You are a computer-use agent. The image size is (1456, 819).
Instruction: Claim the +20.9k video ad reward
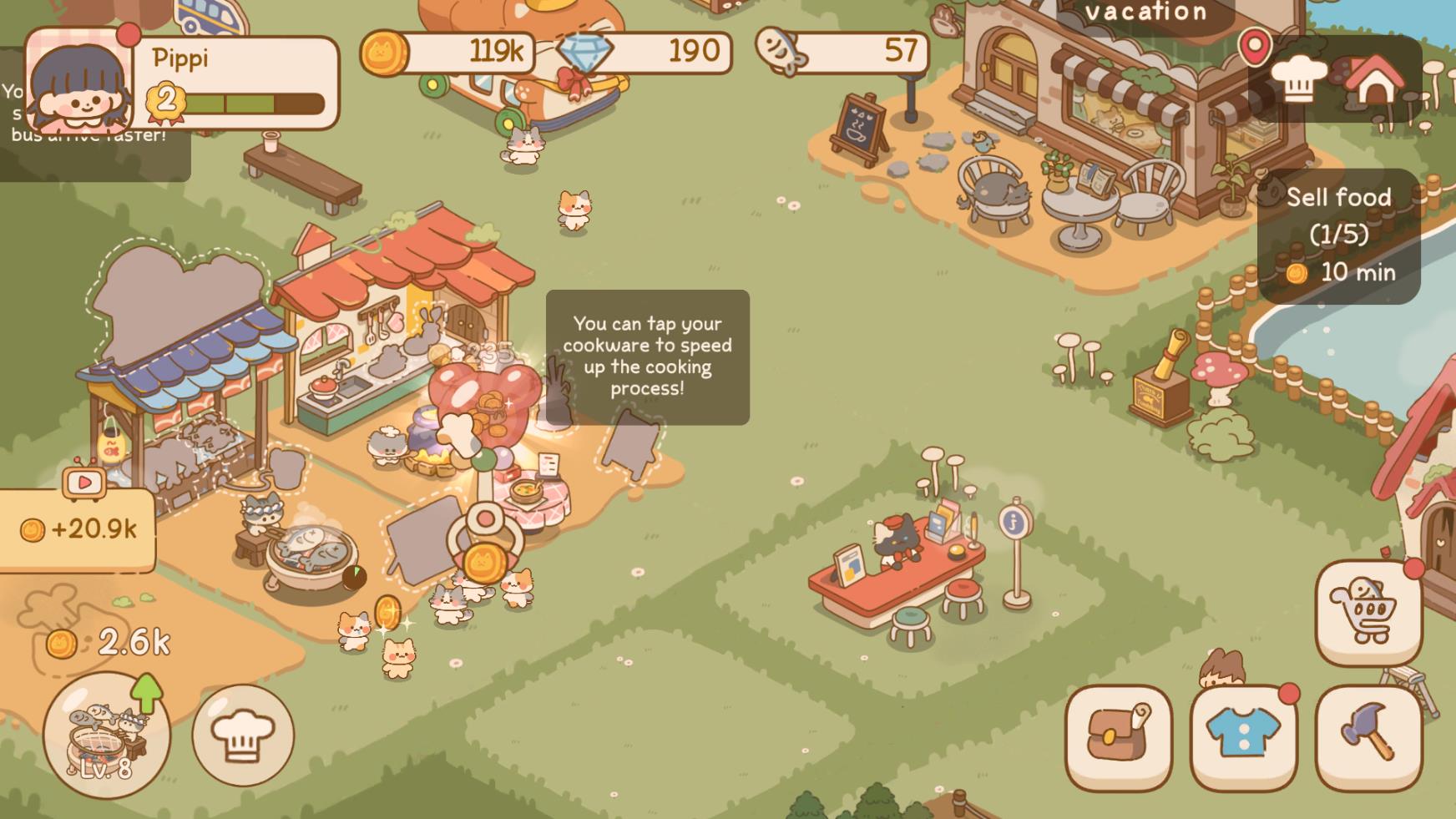point(78,528)
